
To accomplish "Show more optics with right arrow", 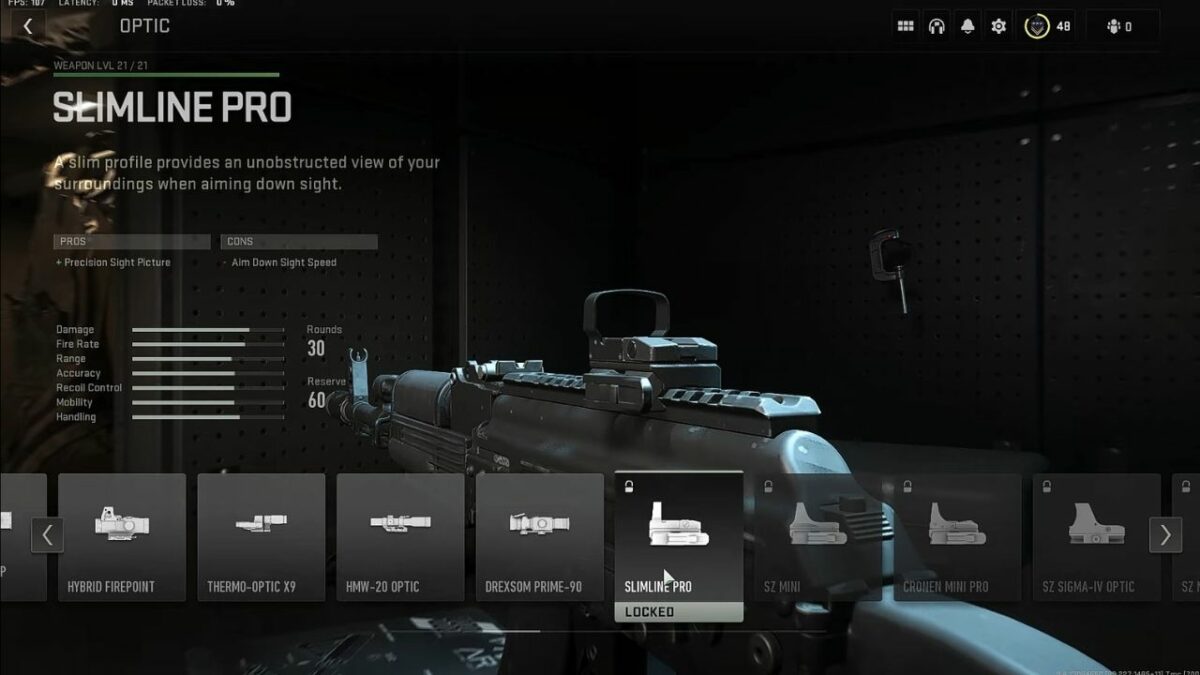I will click(1165, 535).
